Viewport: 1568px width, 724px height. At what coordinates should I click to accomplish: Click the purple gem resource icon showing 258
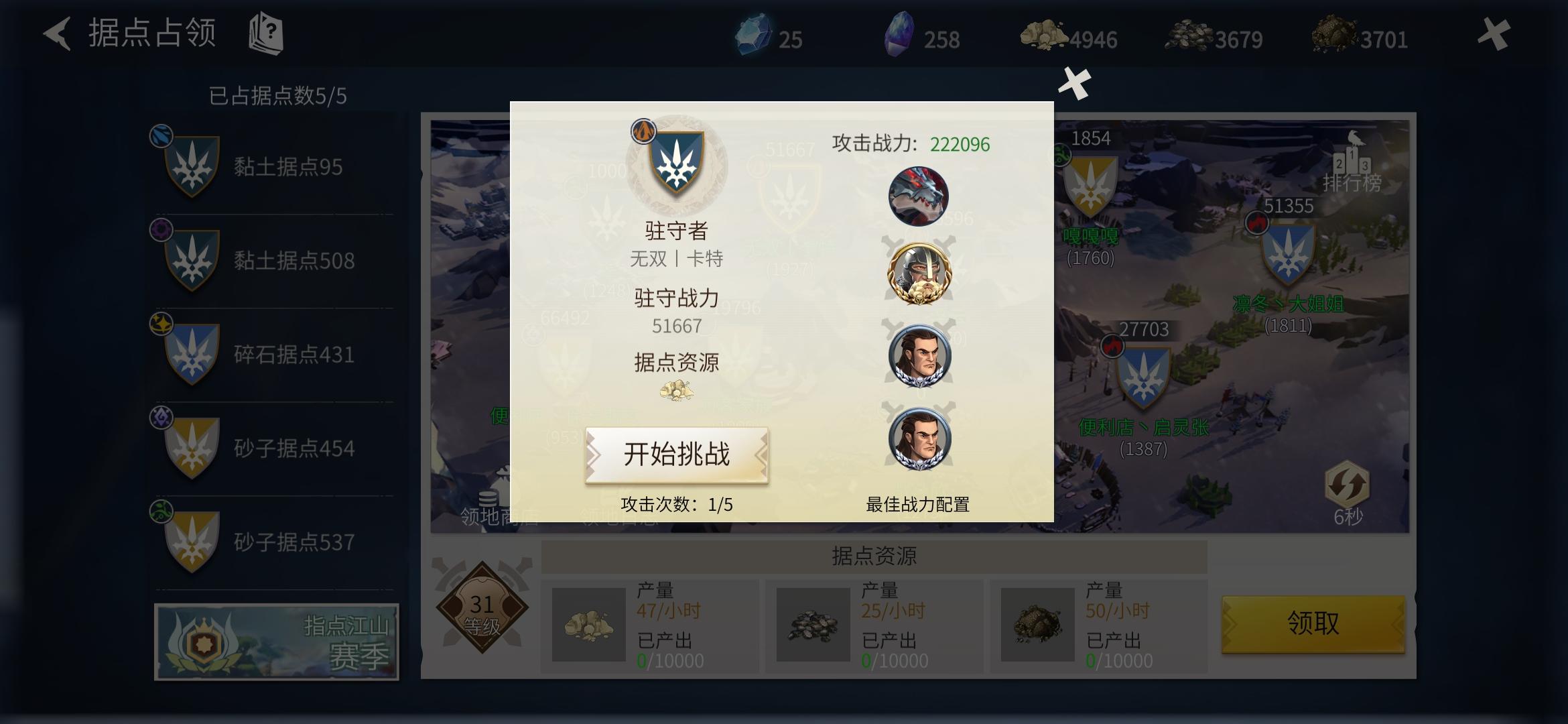(x=899, y=37)
